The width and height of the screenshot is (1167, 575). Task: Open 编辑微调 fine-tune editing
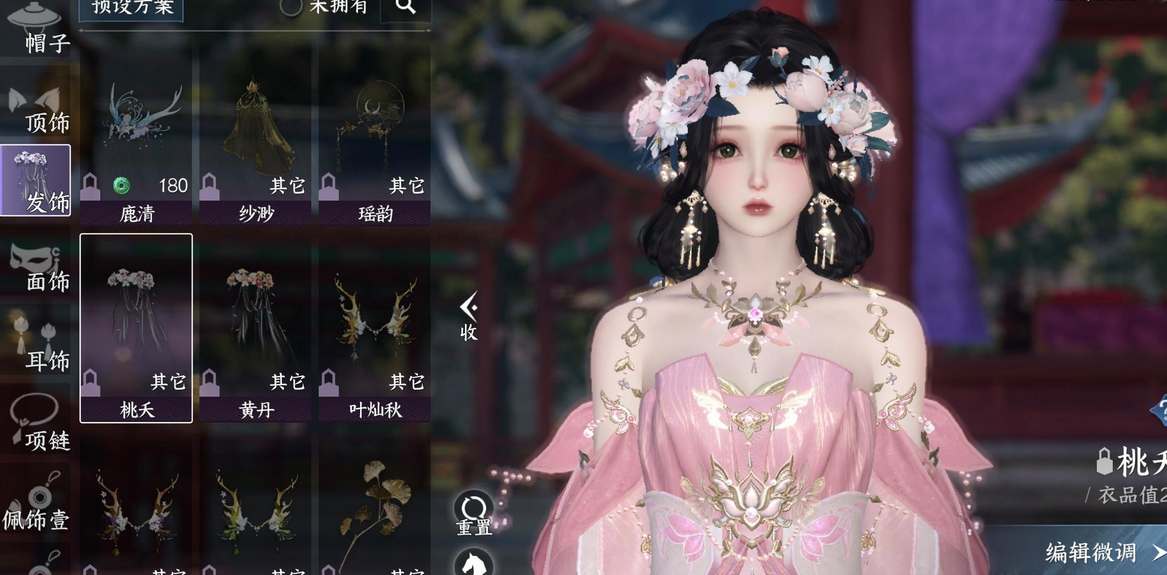point(1100,551)
